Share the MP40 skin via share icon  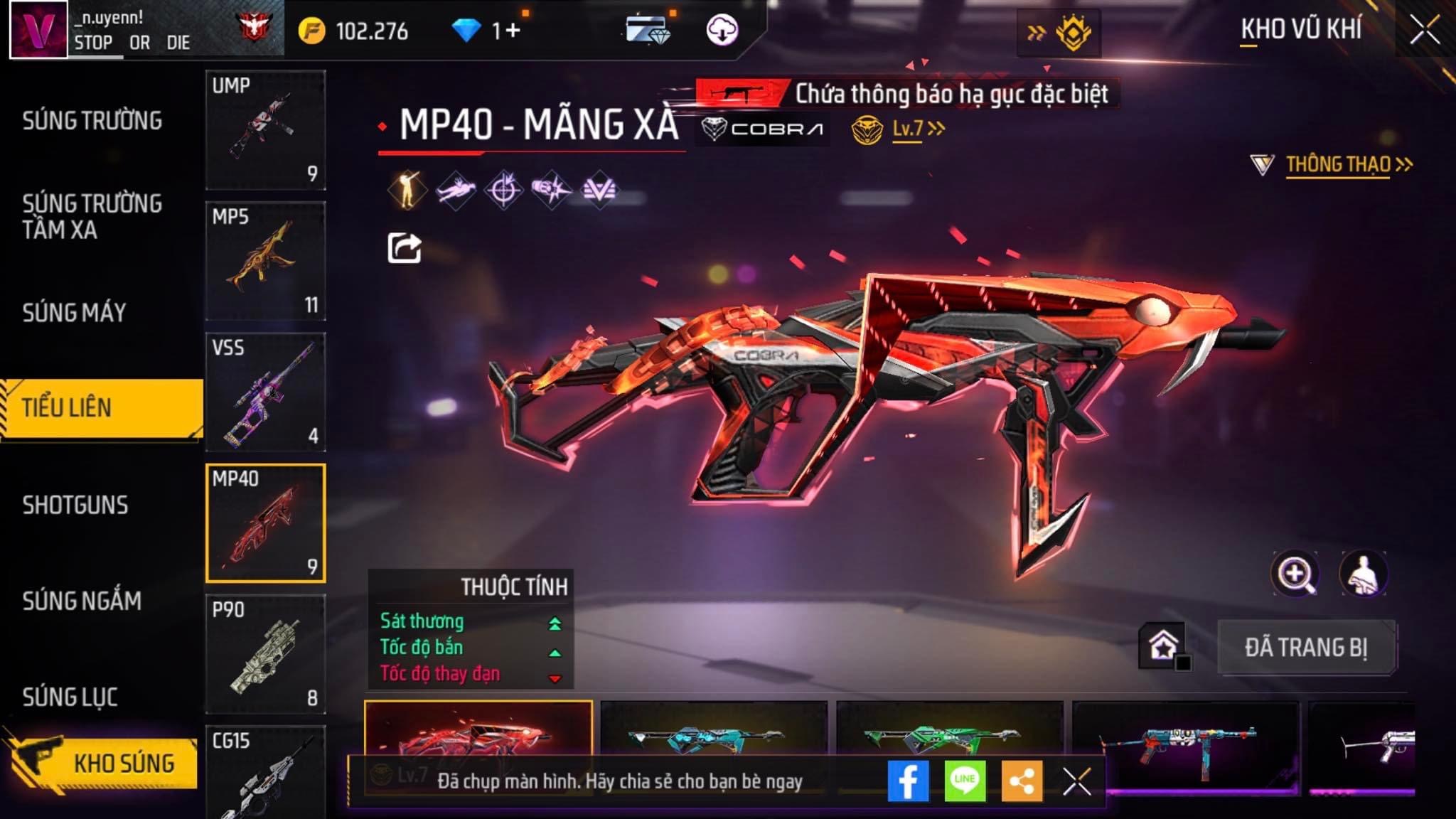[404, 248]
